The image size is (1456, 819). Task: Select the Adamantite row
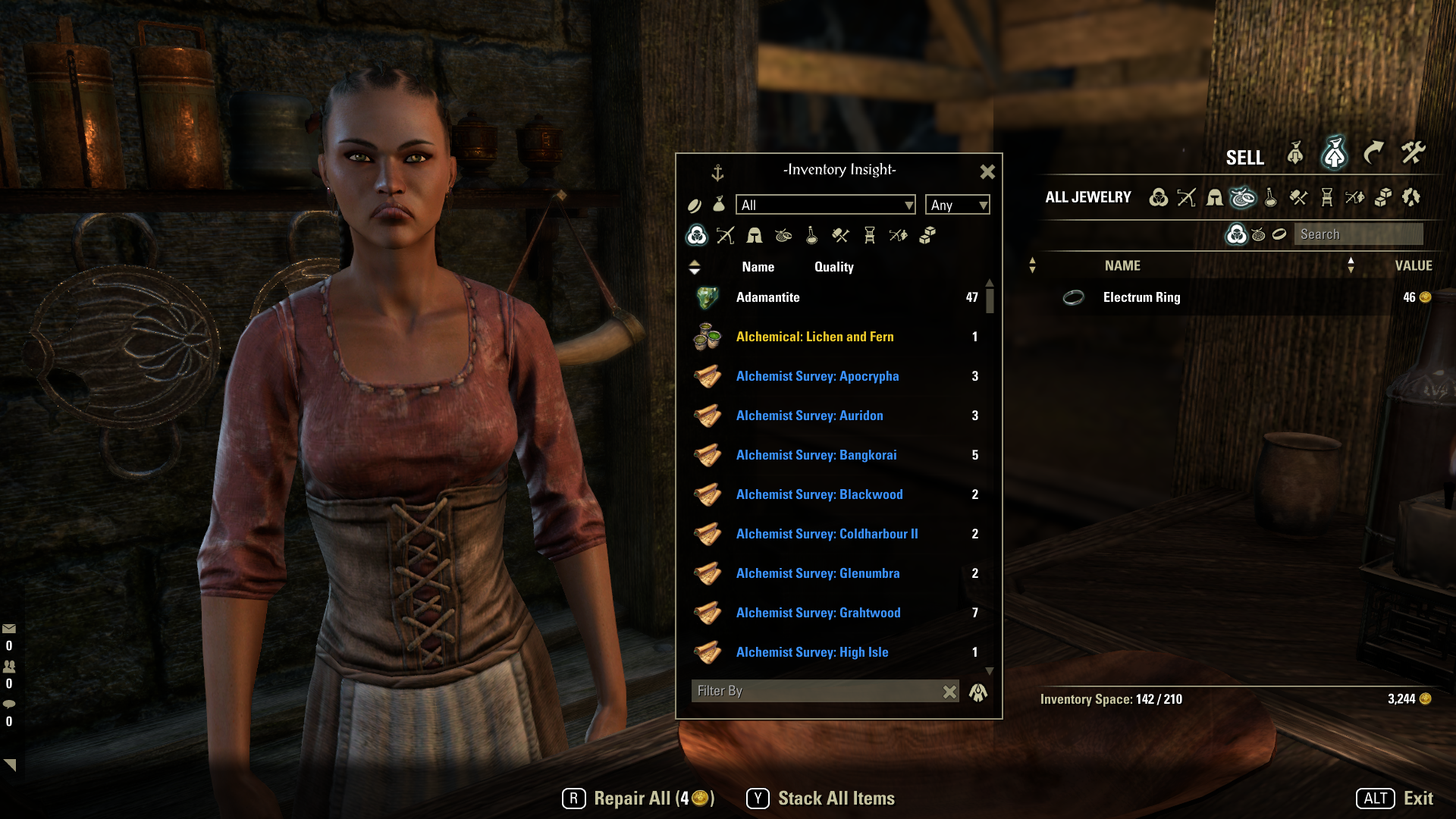click(834, 297)
